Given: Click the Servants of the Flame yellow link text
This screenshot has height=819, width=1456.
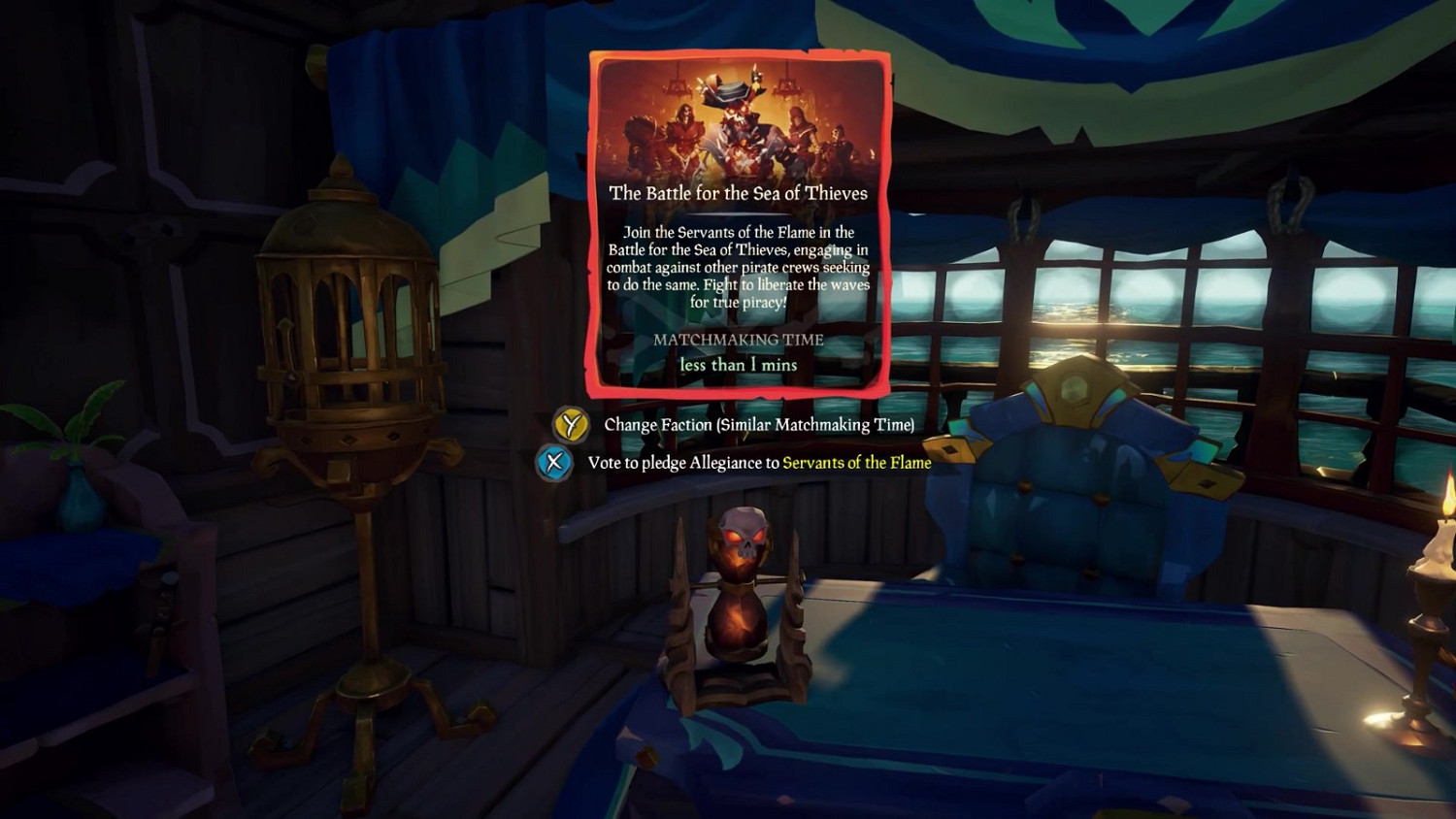Looking at the screenshot, I should (x=857, y=463).
